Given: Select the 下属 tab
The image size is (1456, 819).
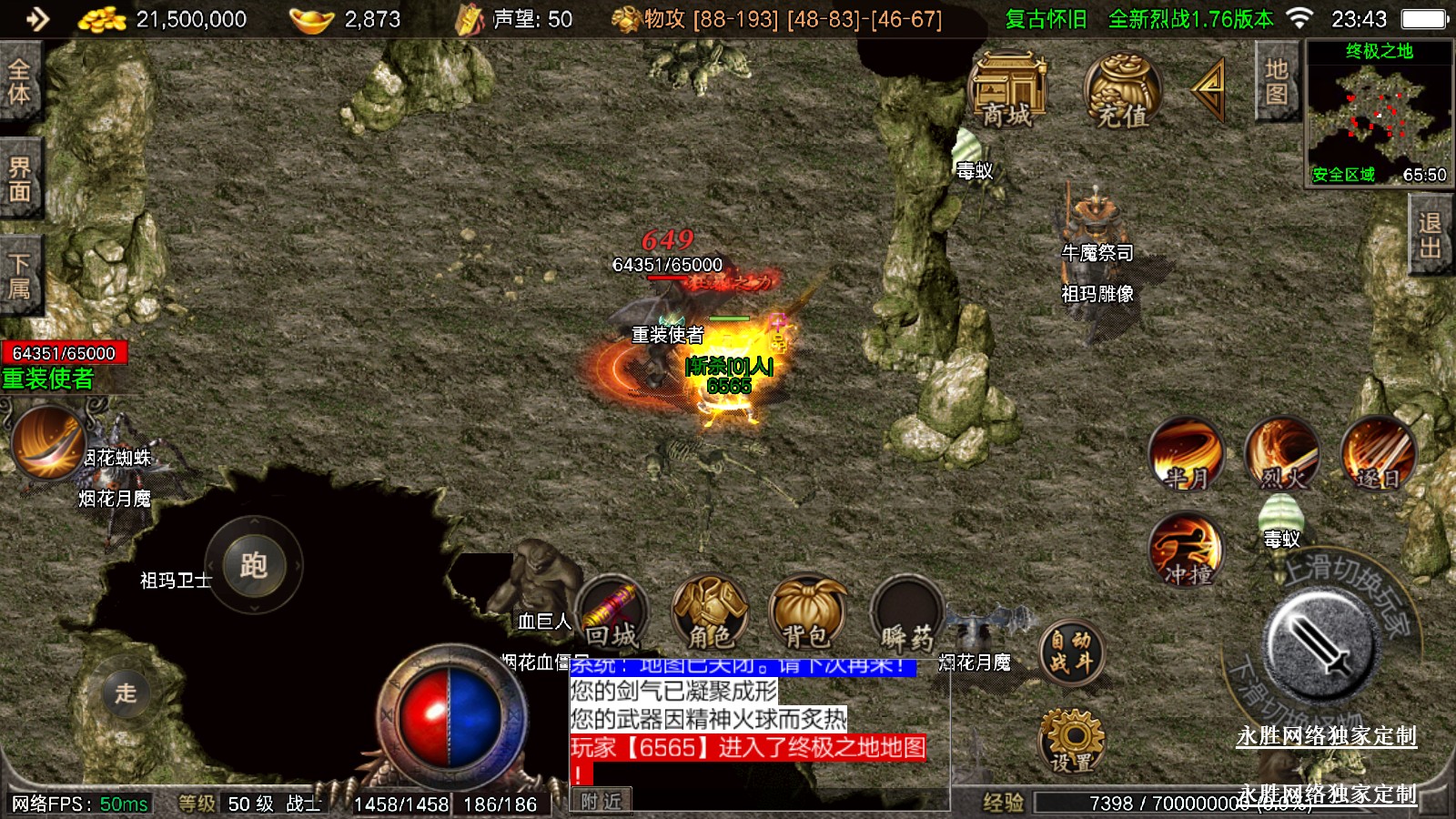Looking at the screenshot, I should pyautogui.click(x=20, y=277).
